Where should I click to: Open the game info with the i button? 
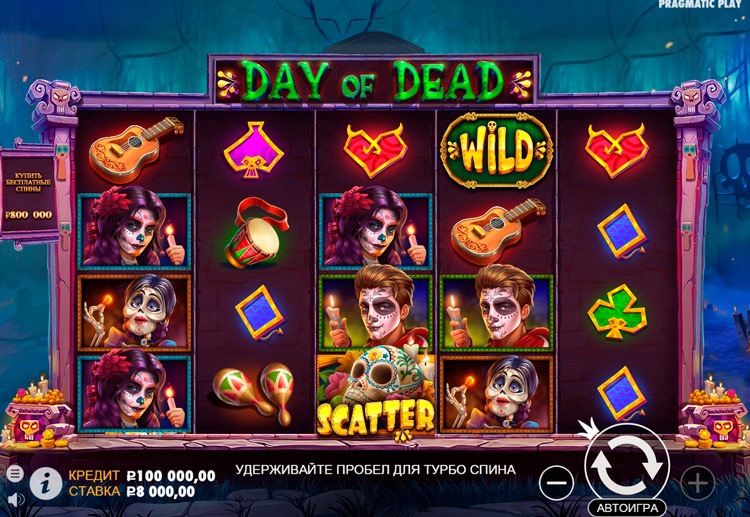[45, 483]
